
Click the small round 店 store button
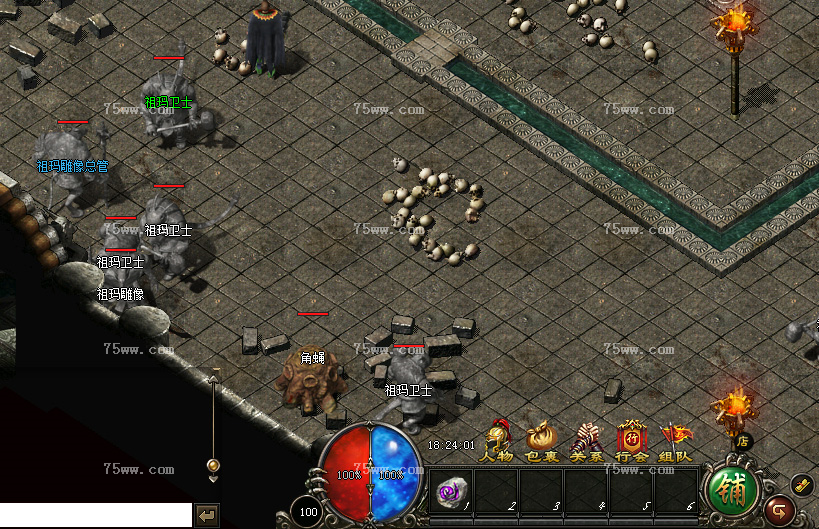coord(742,440)
